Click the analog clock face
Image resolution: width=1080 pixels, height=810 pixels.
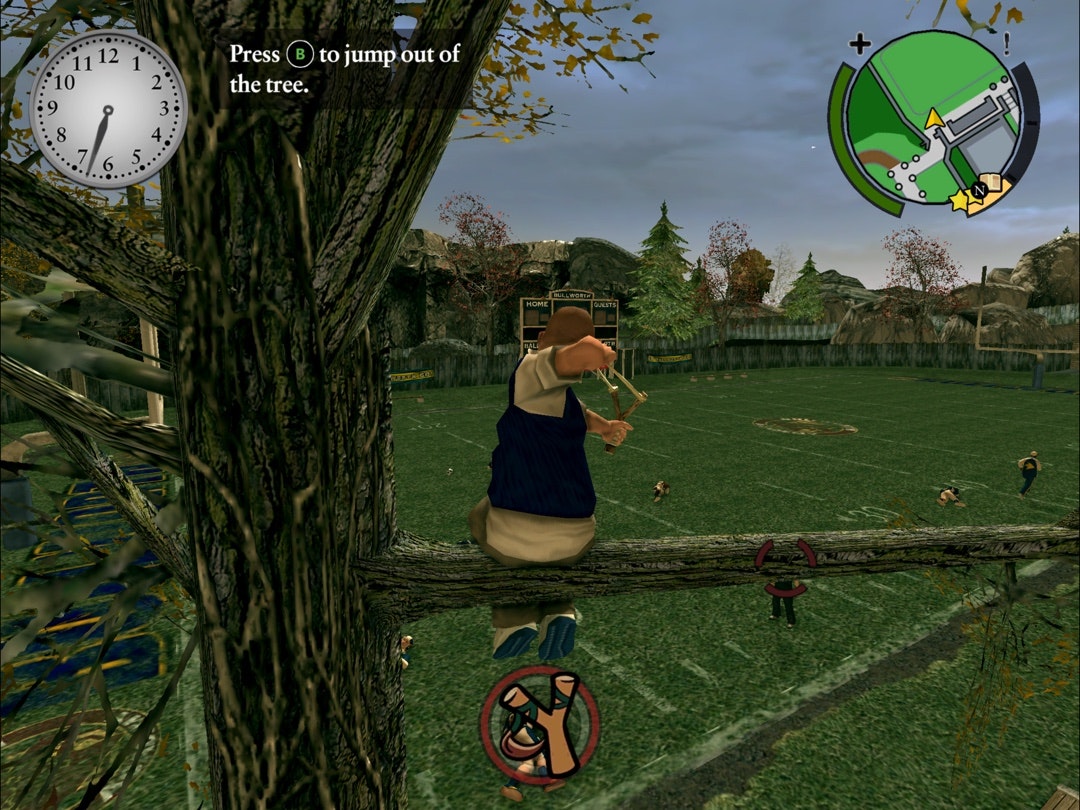108,109
